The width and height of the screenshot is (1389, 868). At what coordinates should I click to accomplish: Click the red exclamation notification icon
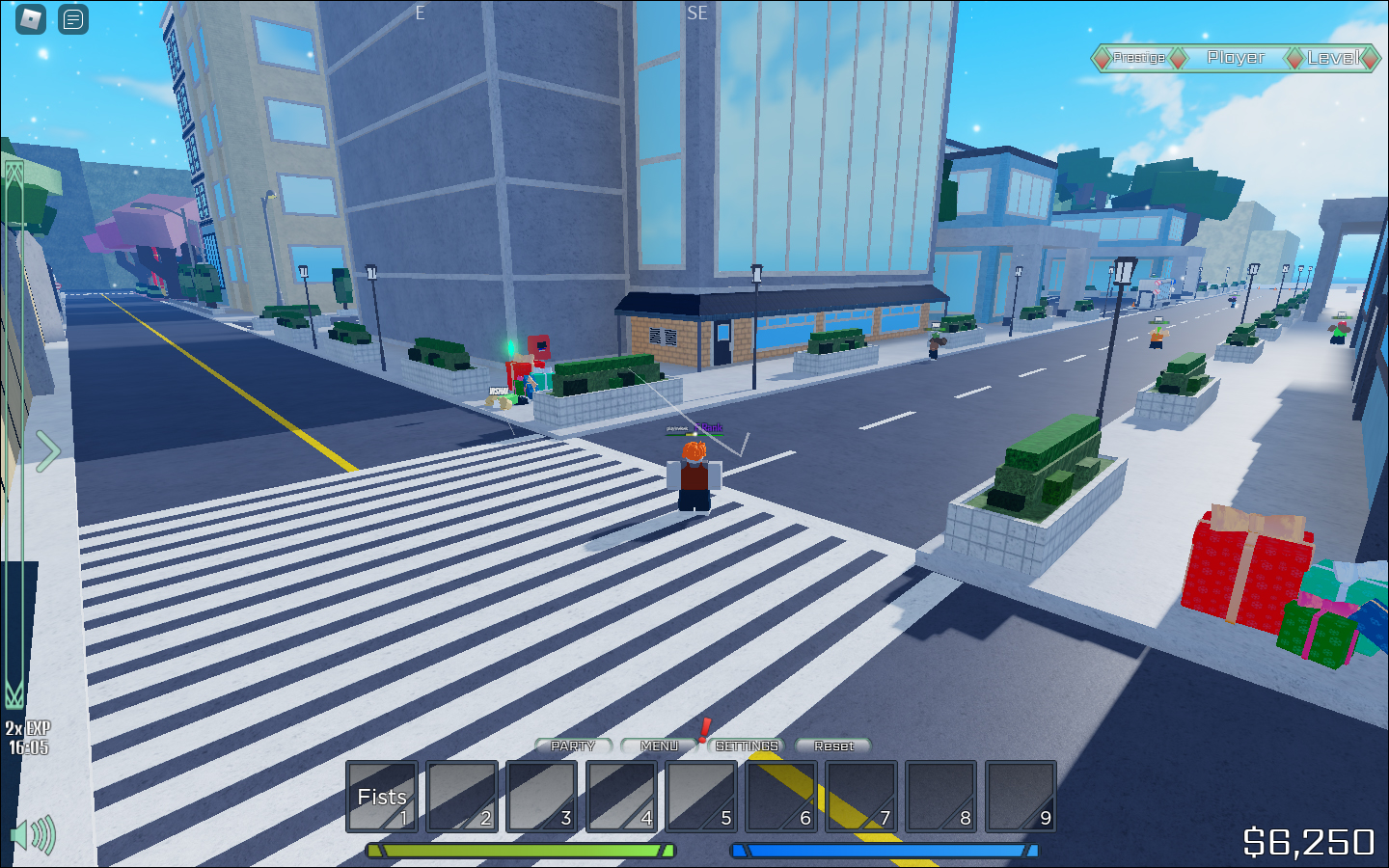(705, 731)
